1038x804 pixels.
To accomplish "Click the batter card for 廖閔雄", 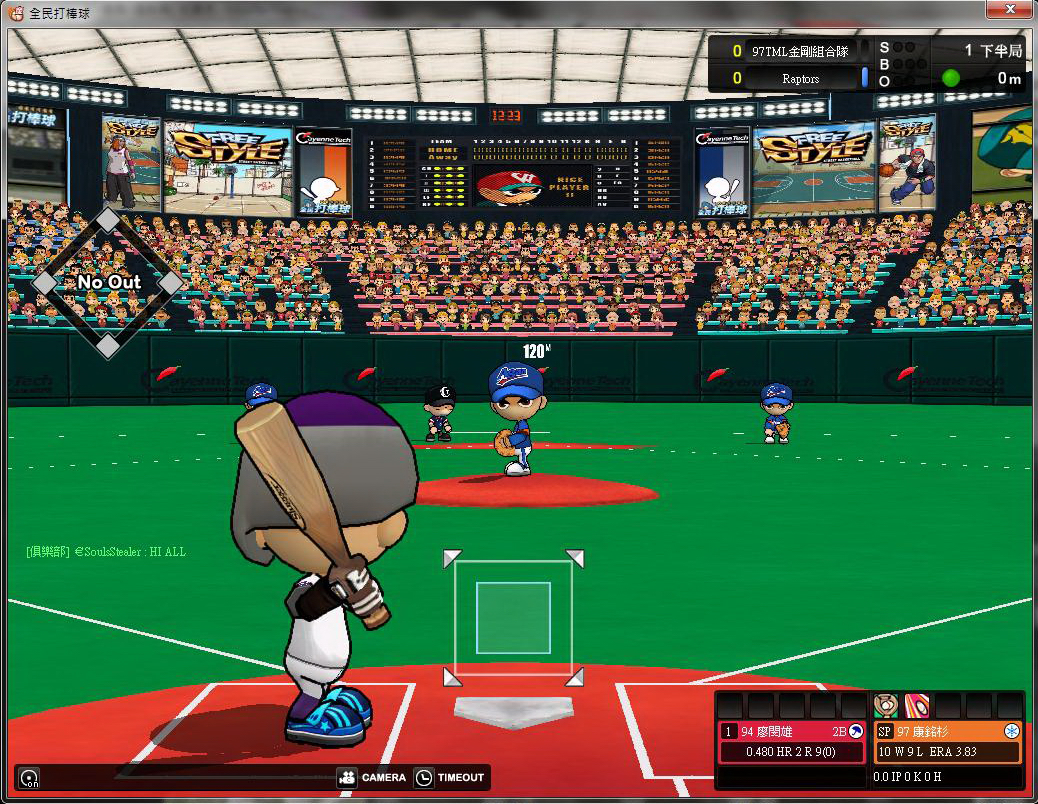I will pos(791,742).
